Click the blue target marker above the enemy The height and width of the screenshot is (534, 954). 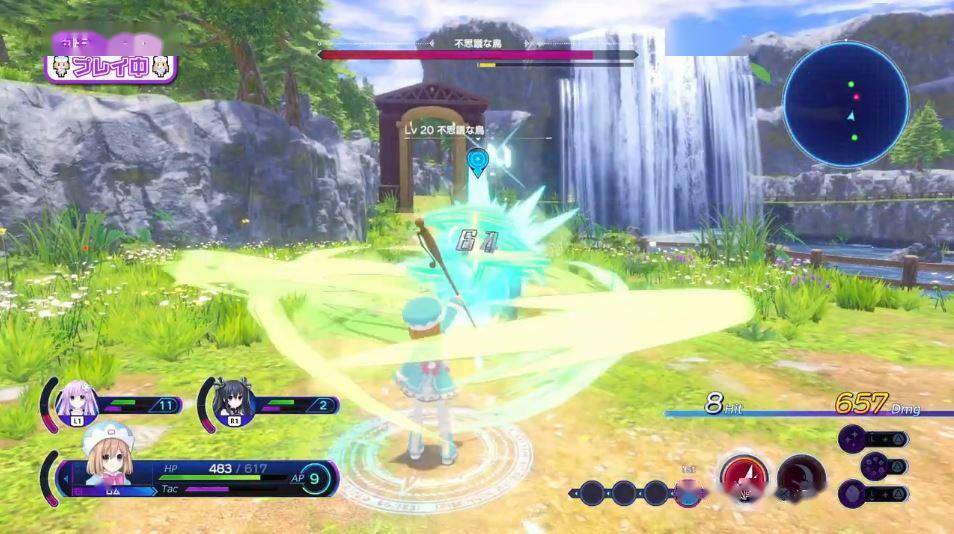477,160
